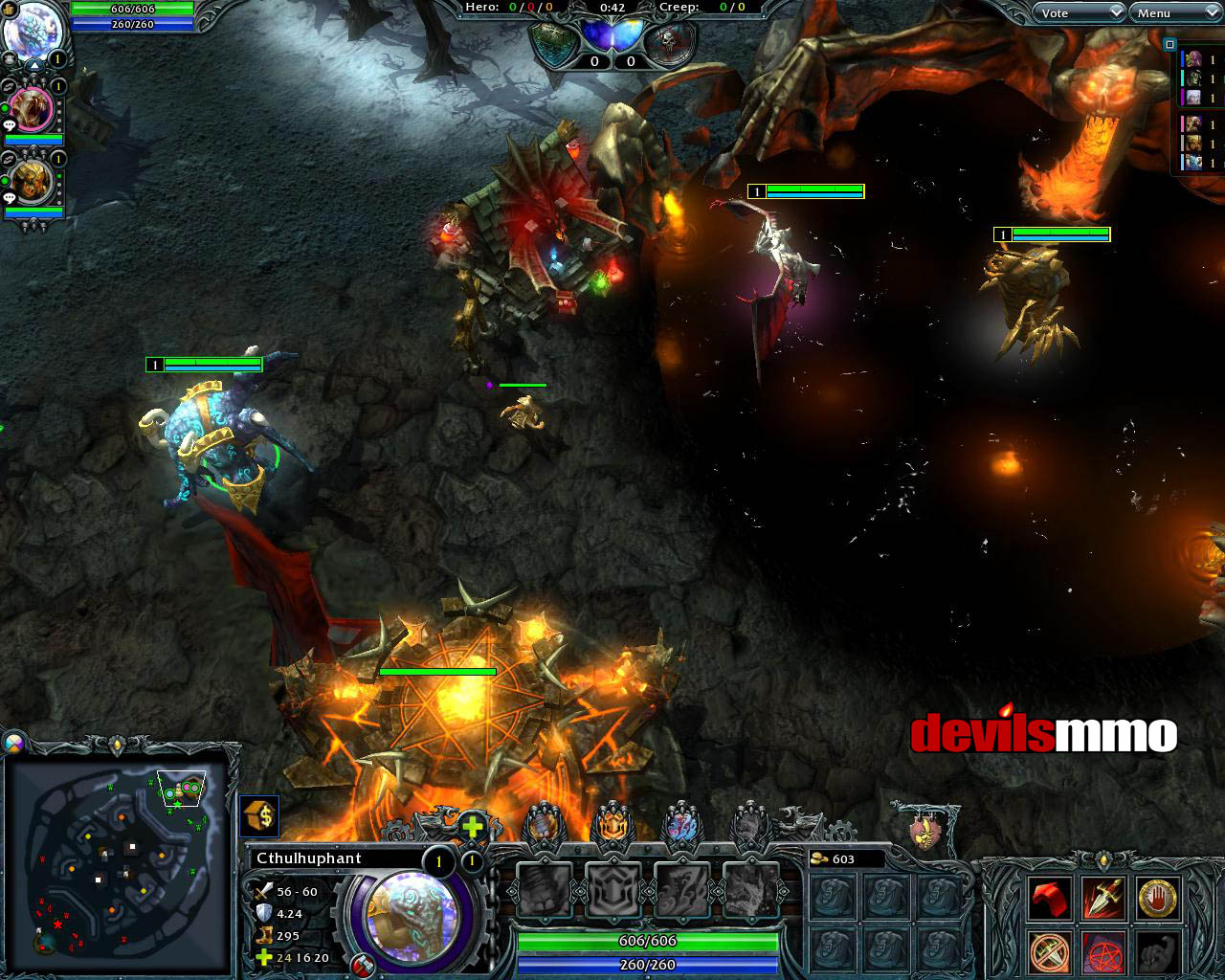Click the white up-arrow under your top-left portrait
The width and height of the screenshot is (1225, 980).
click(33, 64)
